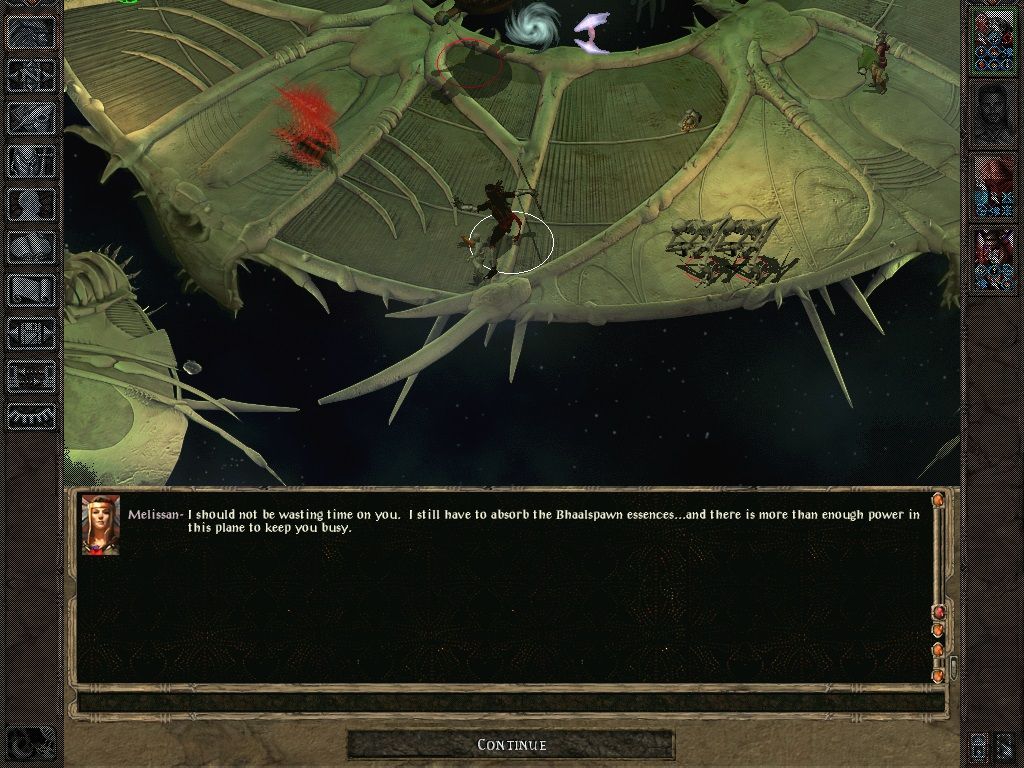Open the area map via compass icon
The width and height of the screenshot is (1024, 768).
tap(32, 73)
